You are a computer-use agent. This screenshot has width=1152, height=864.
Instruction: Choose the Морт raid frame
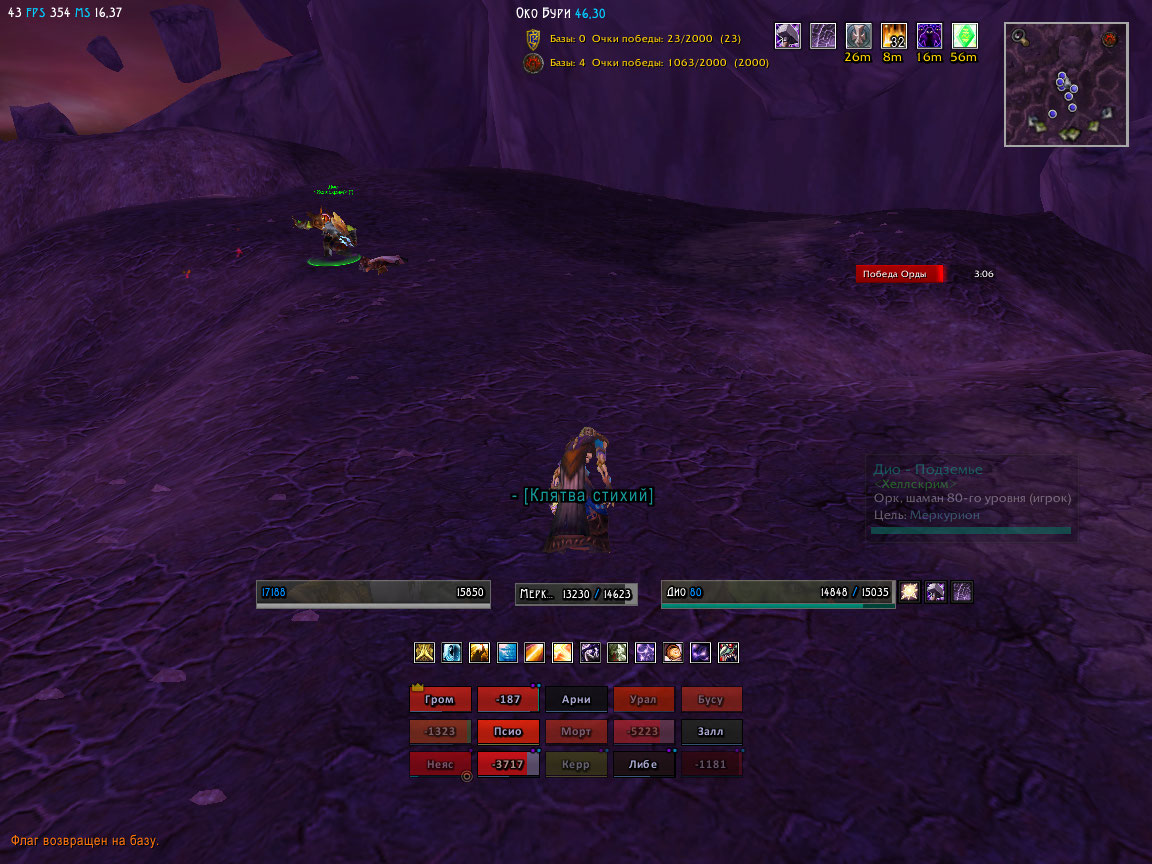coord(576,732)
